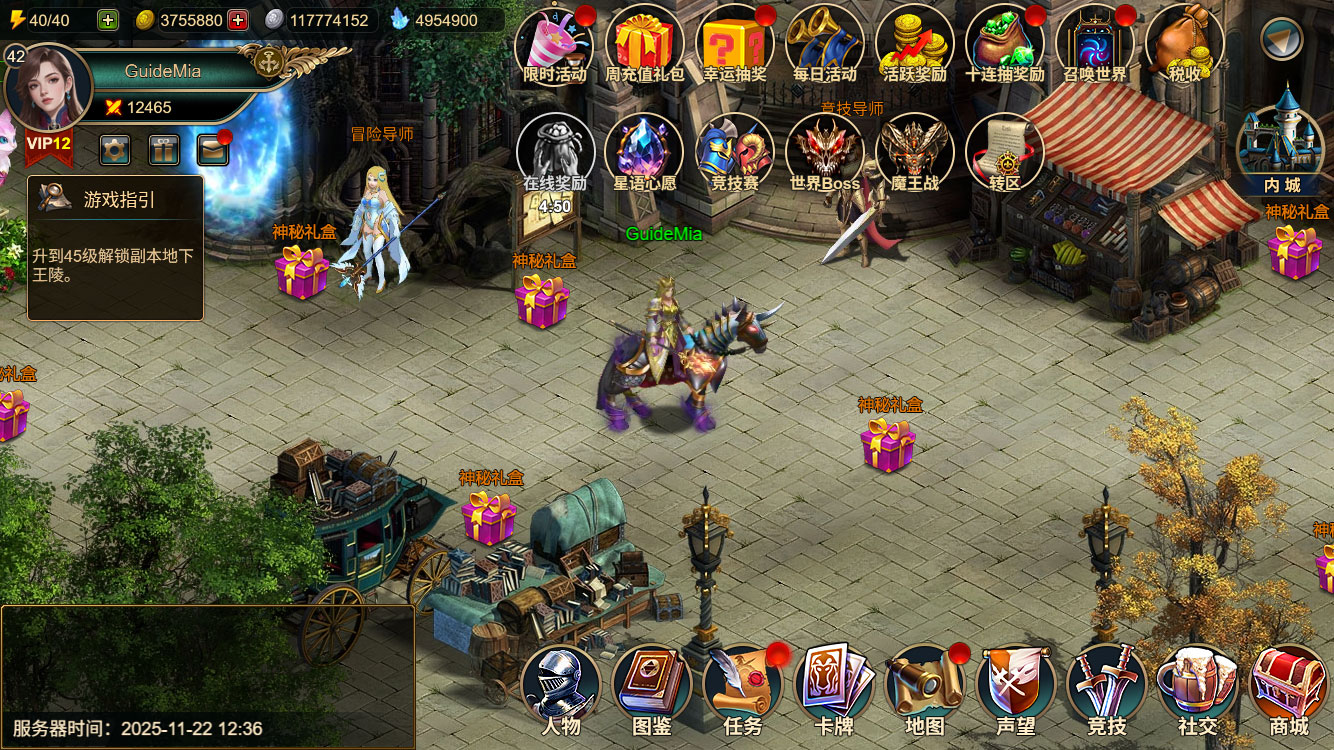This screenshot has height=750, width=1334.
Task: Add energy with the green plus button
Action: [x=108, y=20]
